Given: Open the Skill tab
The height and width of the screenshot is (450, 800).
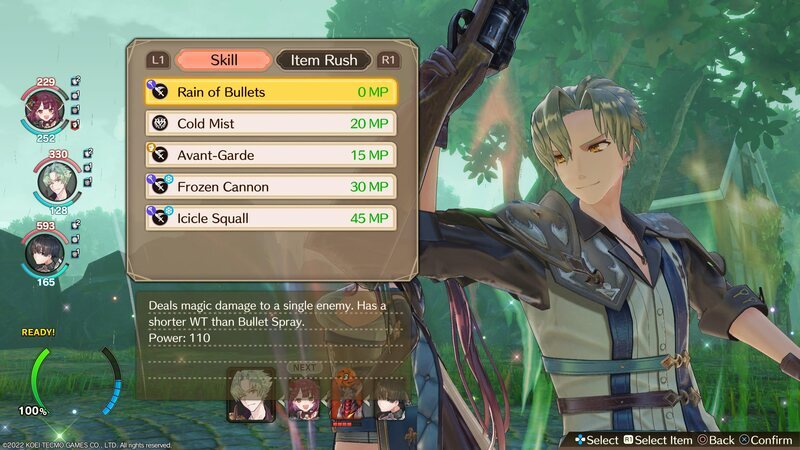Looking at the screenshot, I should pyautogui.click(x=223, y=60).
